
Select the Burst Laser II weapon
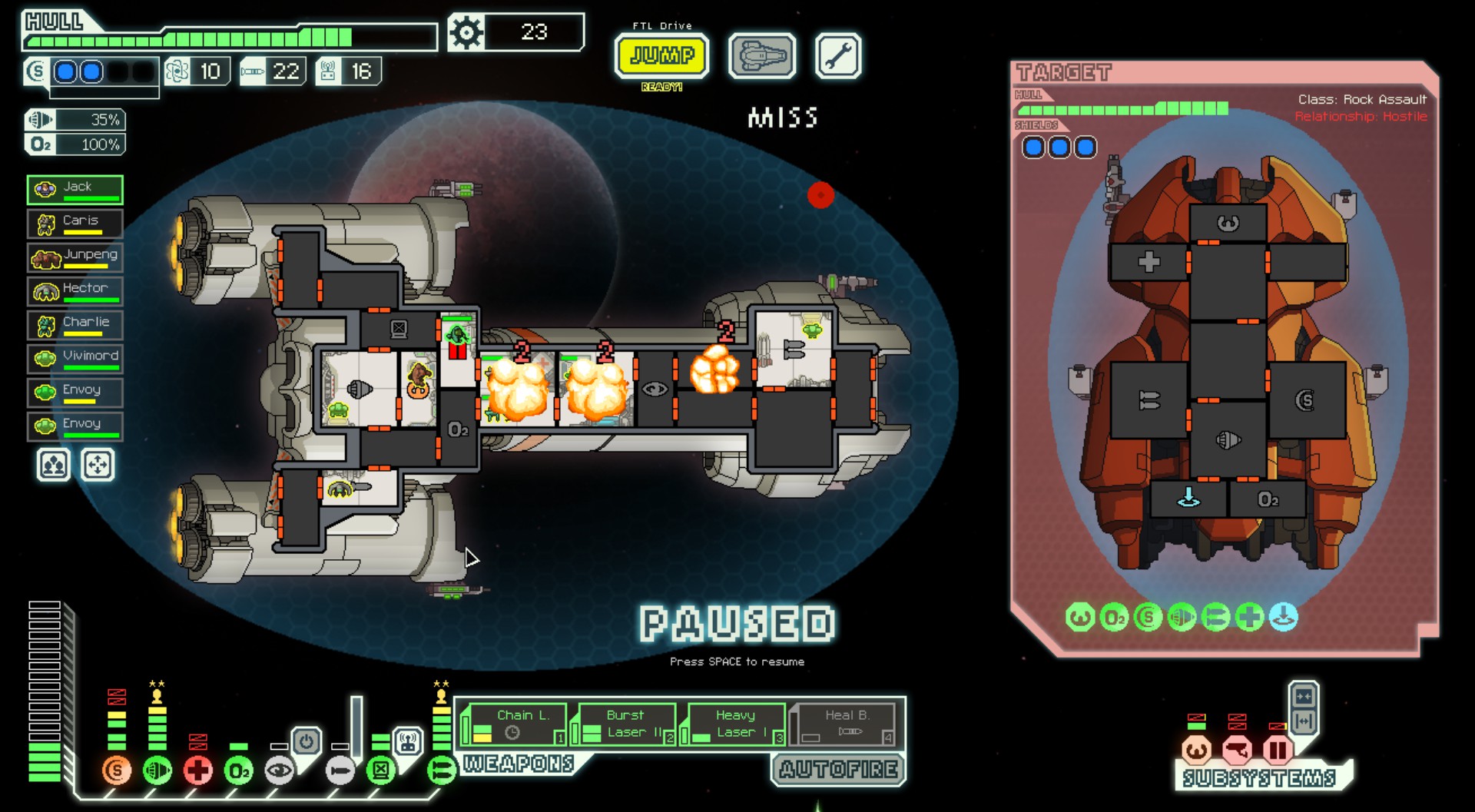pos(625,723)
